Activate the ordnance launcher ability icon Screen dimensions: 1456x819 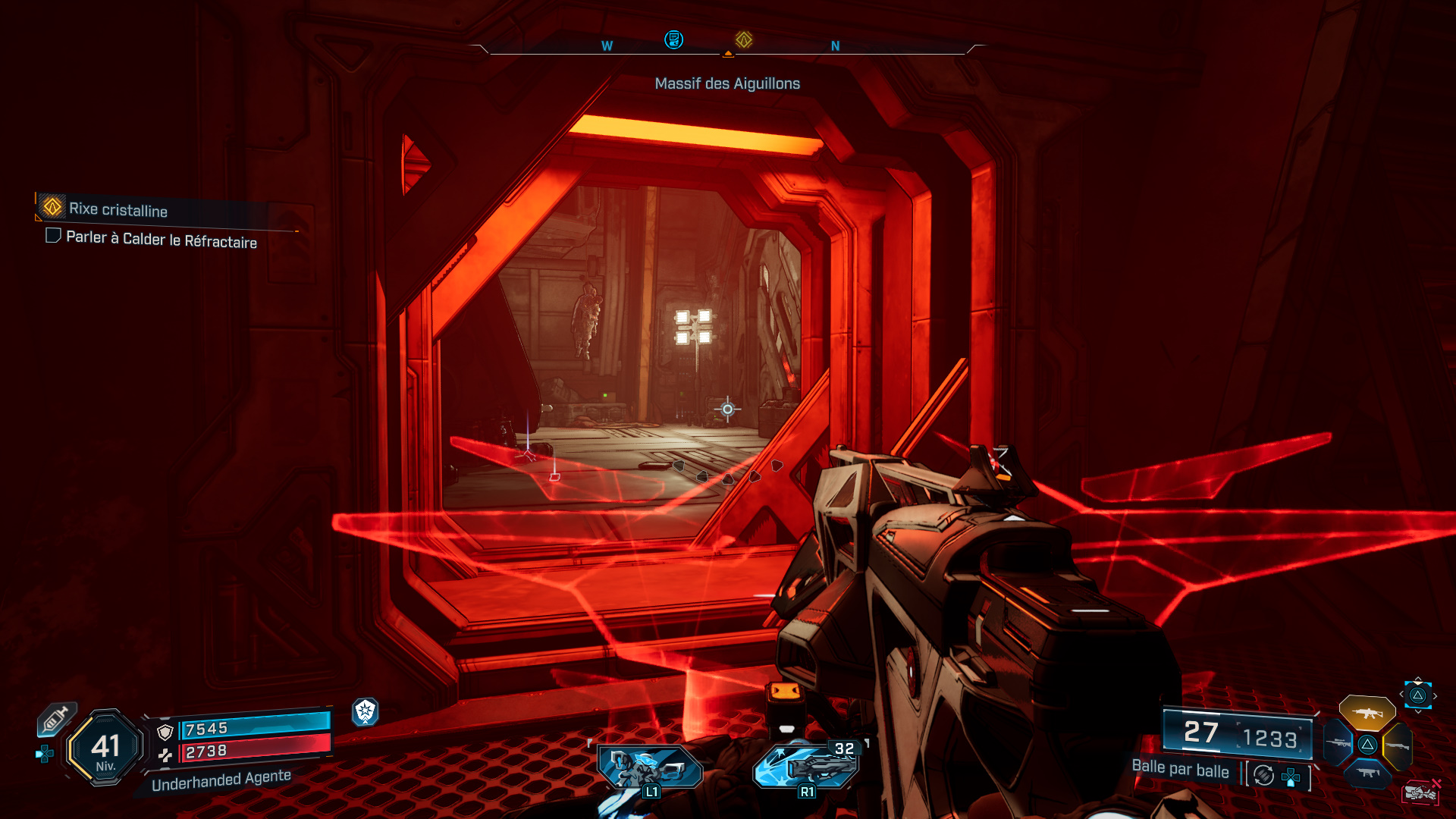point(806,766)
